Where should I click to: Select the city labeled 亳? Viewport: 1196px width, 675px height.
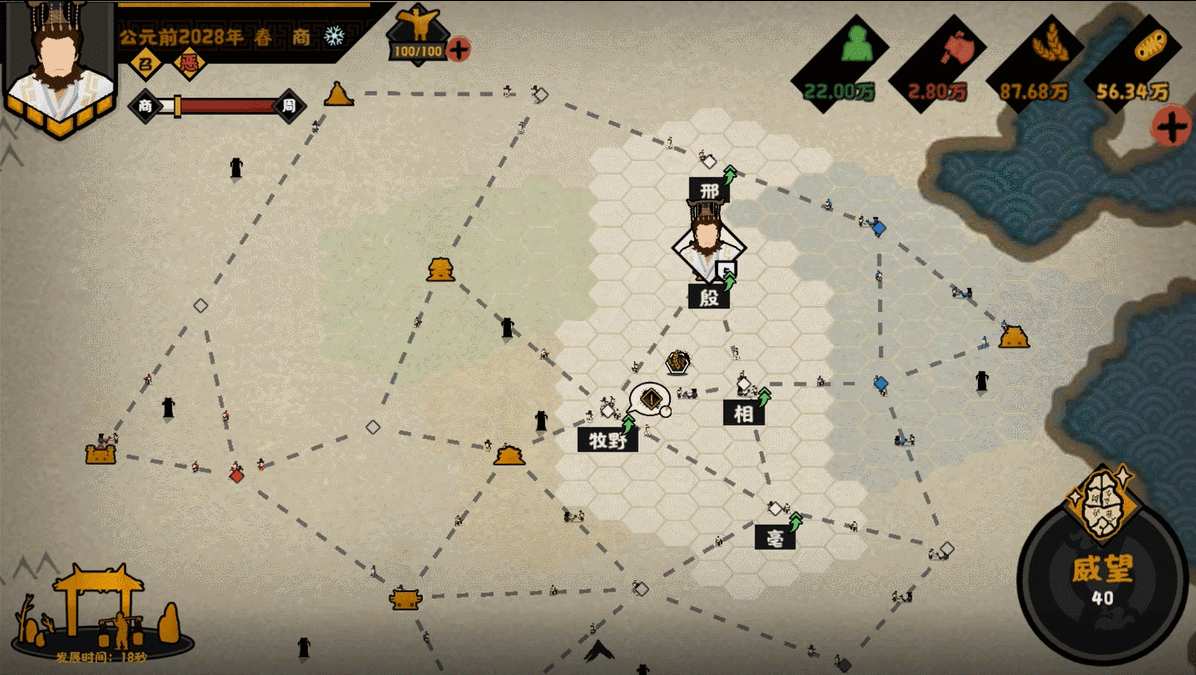(775, 537)
